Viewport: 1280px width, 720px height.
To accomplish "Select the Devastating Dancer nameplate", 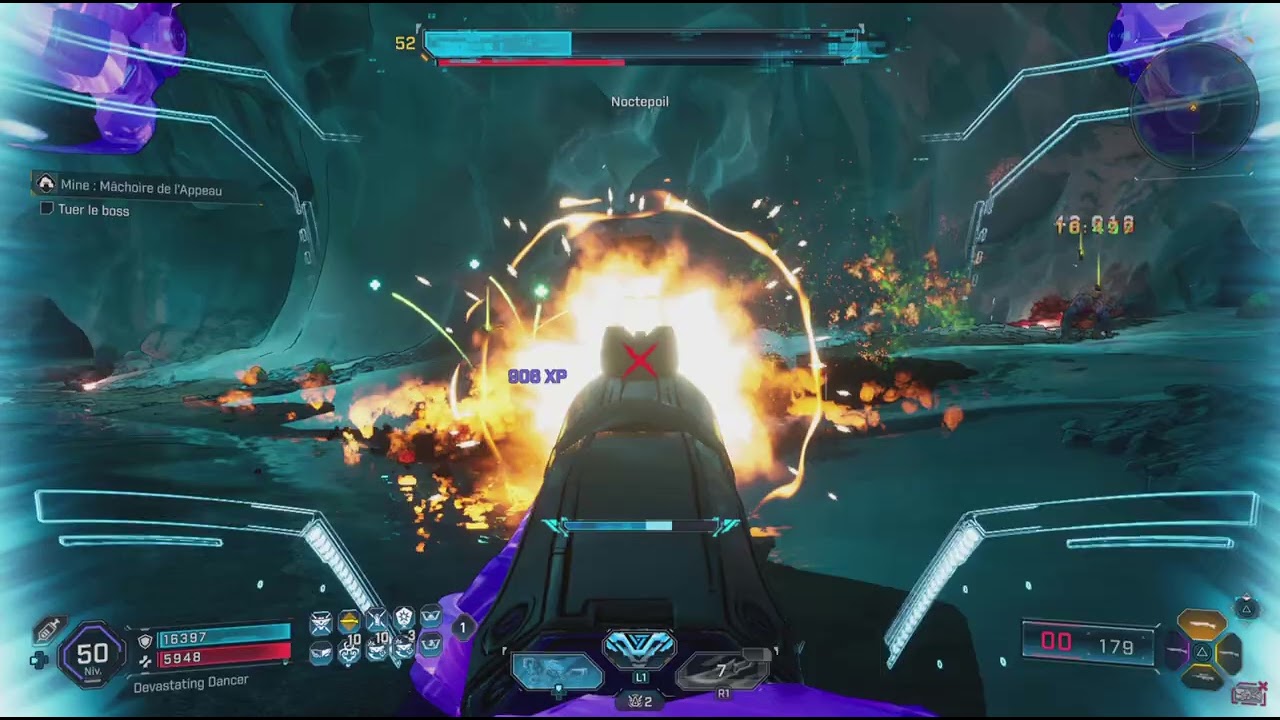I will tap(192, 683).
